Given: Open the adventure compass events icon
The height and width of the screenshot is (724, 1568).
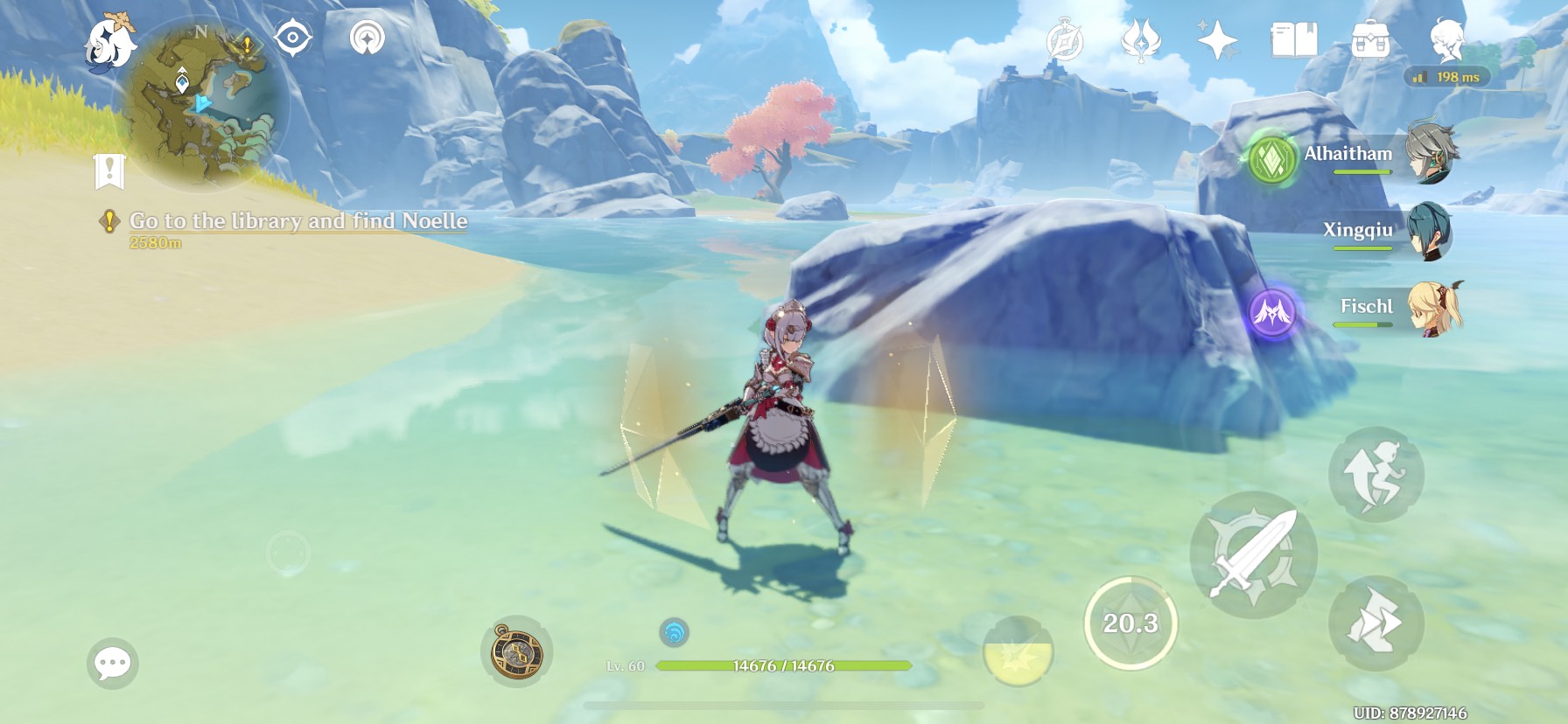Looking at the screenshot, I should coord(1065,41).
